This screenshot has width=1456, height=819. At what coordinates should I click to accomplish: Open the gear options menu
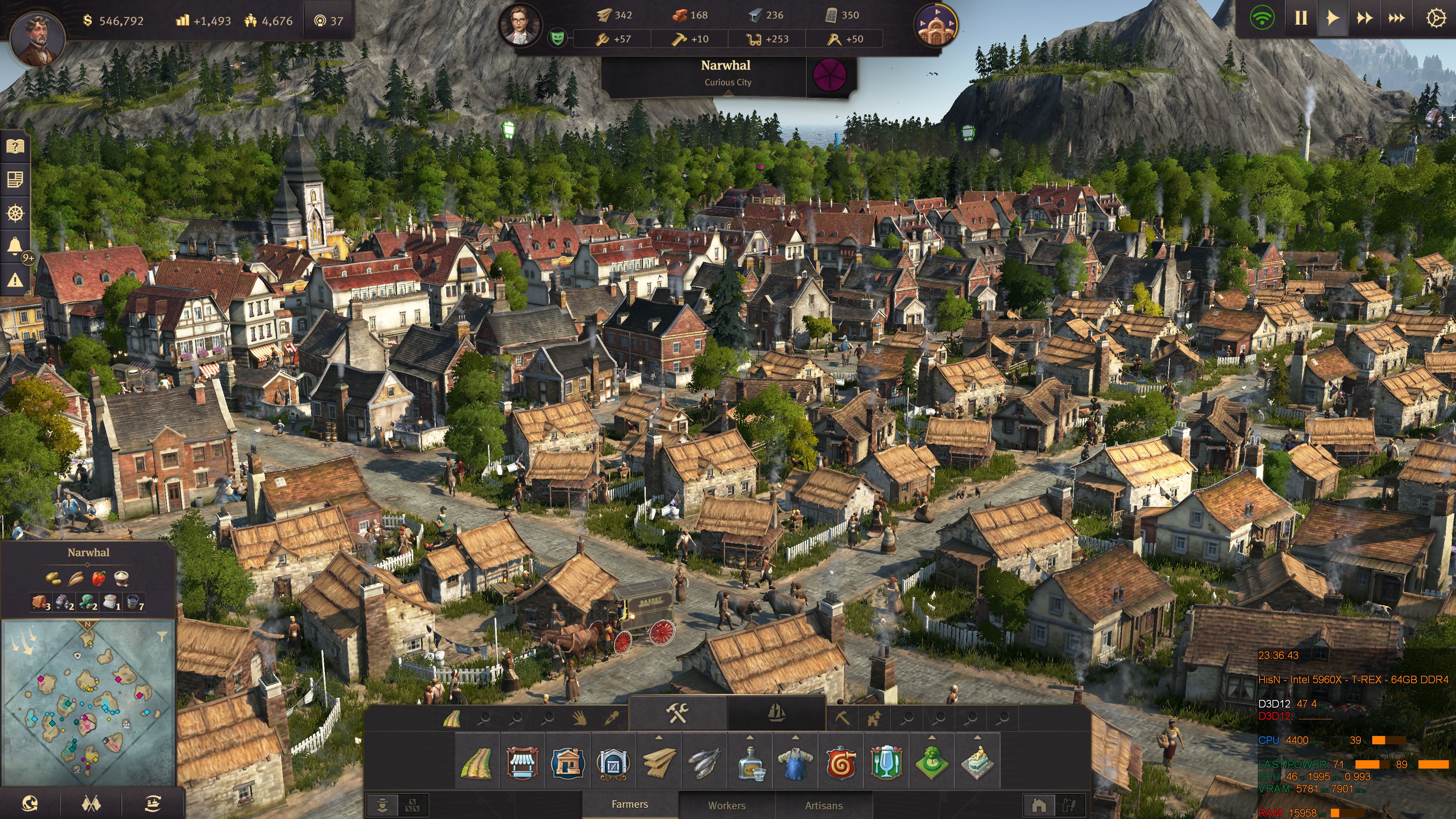[x=1436, y=19]
